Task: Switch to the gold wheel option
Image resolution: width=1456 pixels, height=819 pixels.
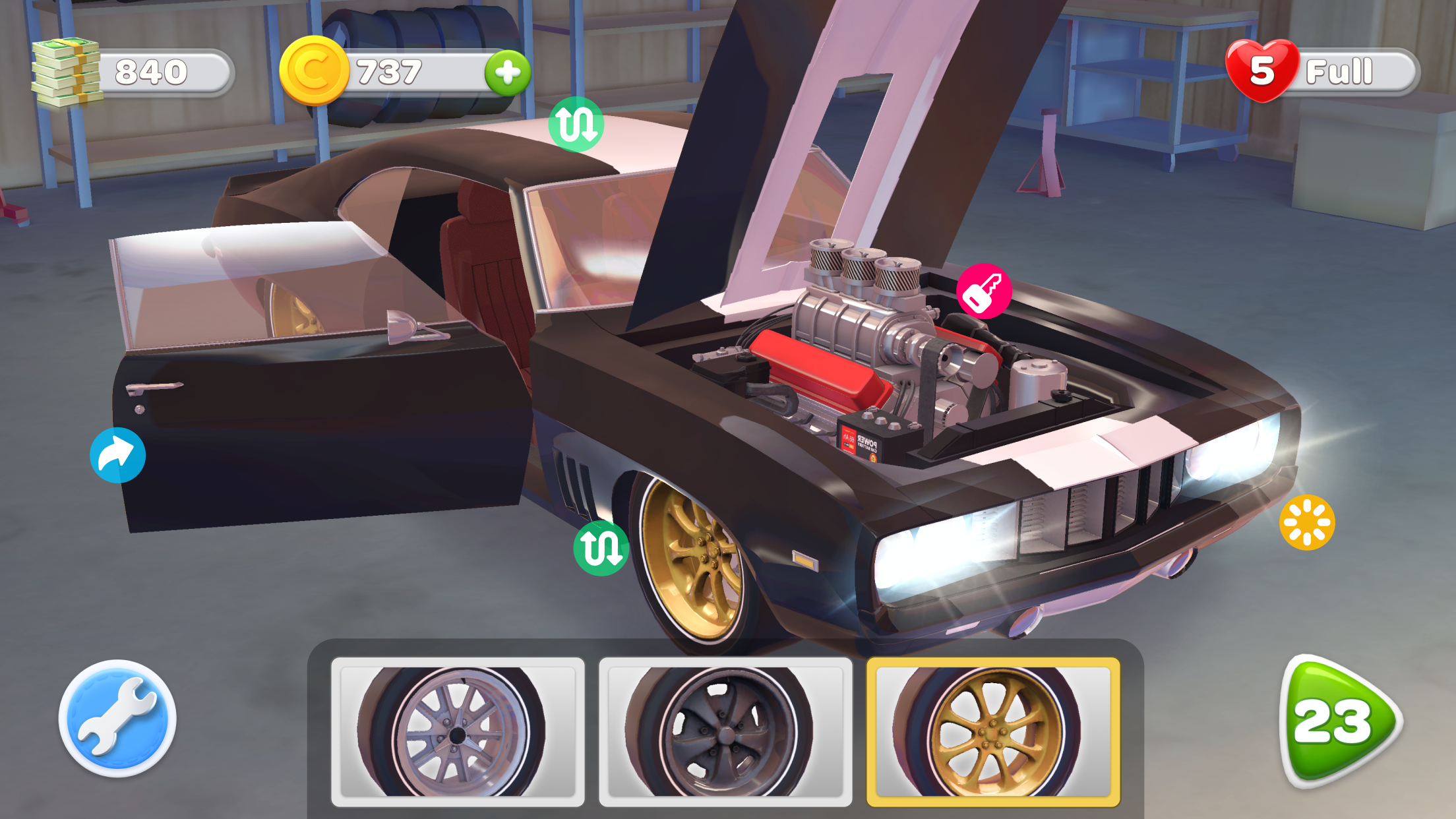Action: [993, 729]
